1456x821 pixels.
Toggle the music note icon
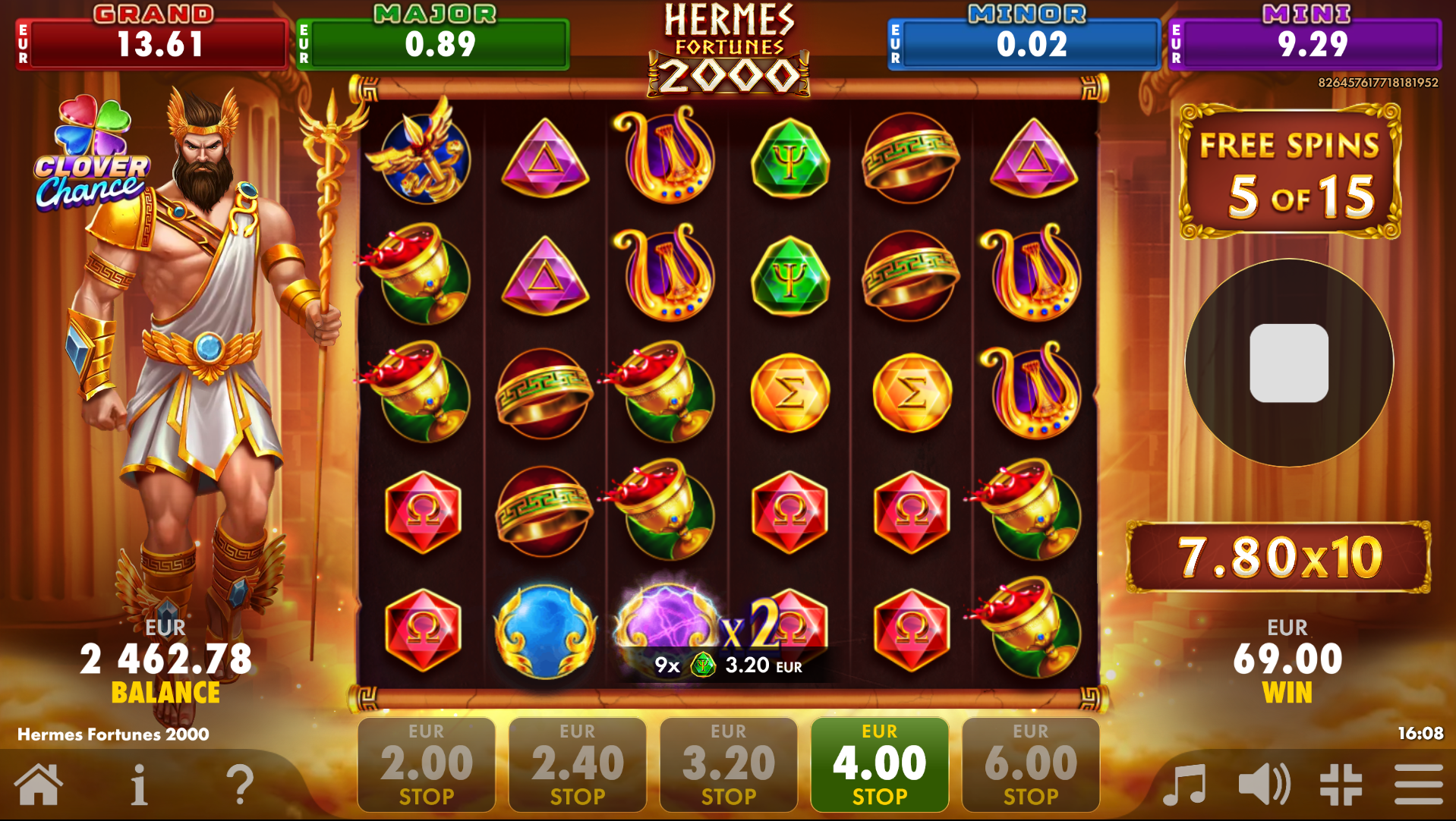pos(1184,785)
